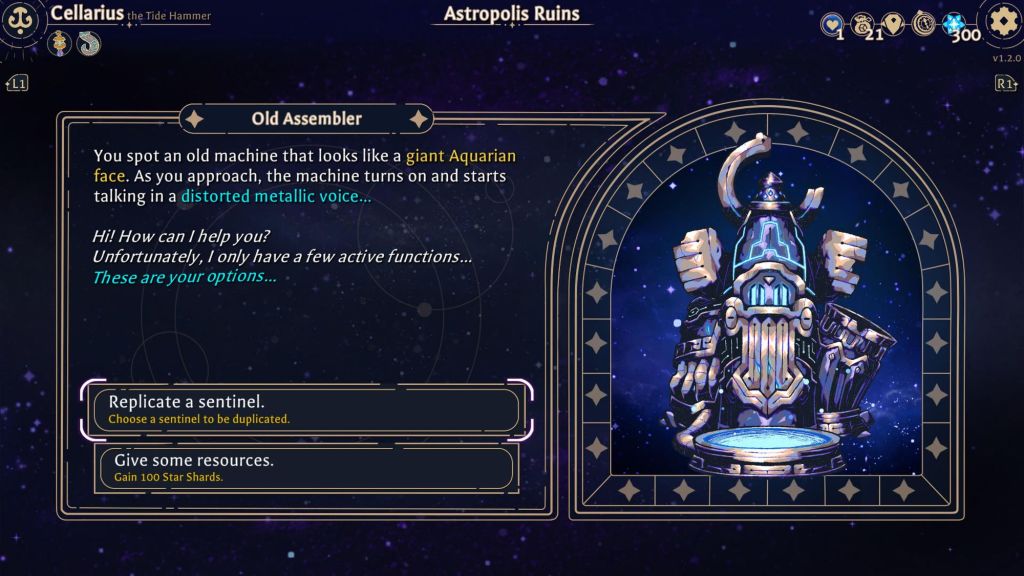Select "Give some resources" for 100 Star Shards

pyautogui.click(x=305, y=467)
